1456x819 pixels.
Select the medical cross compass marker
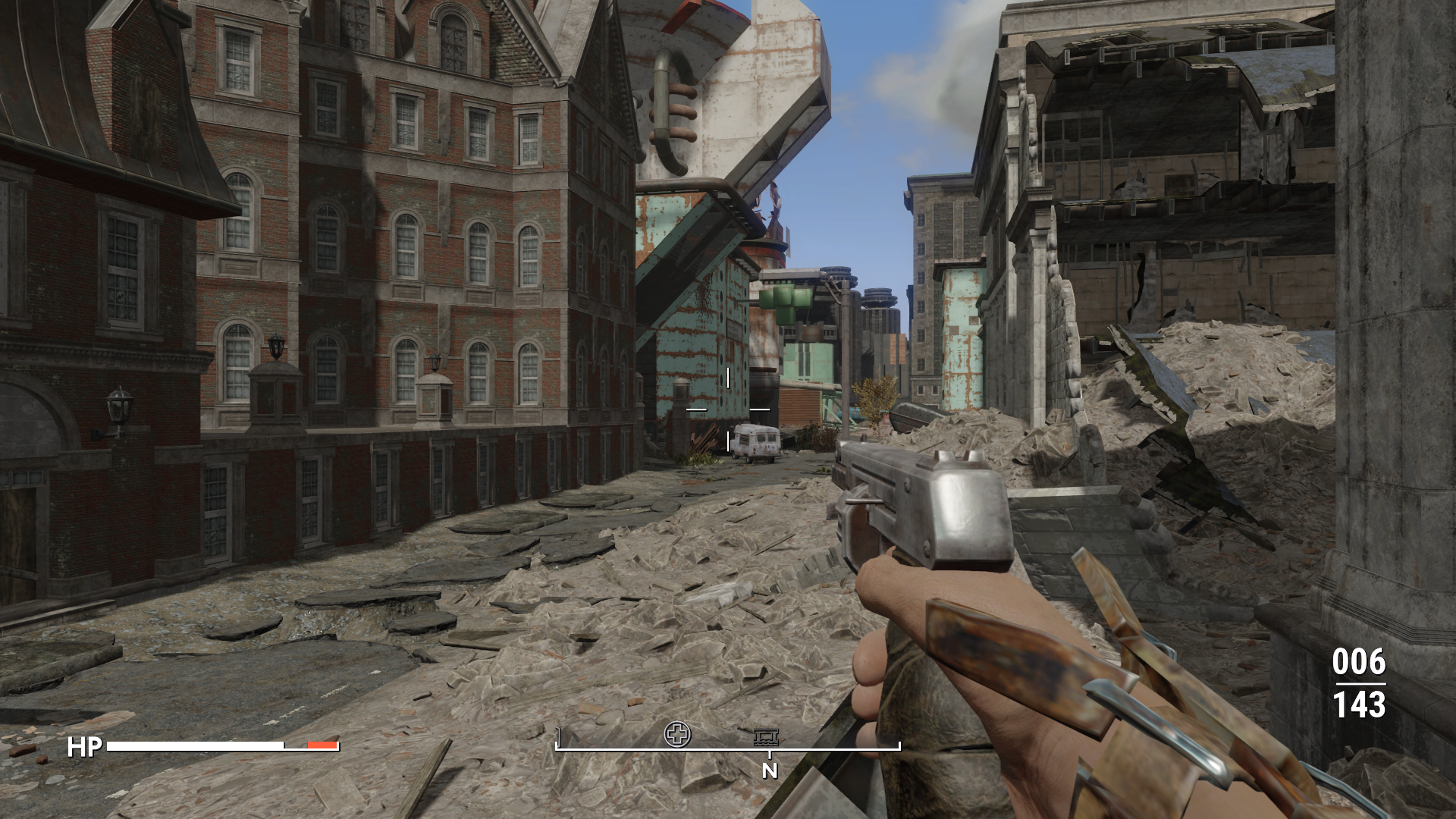pos(677,733)
